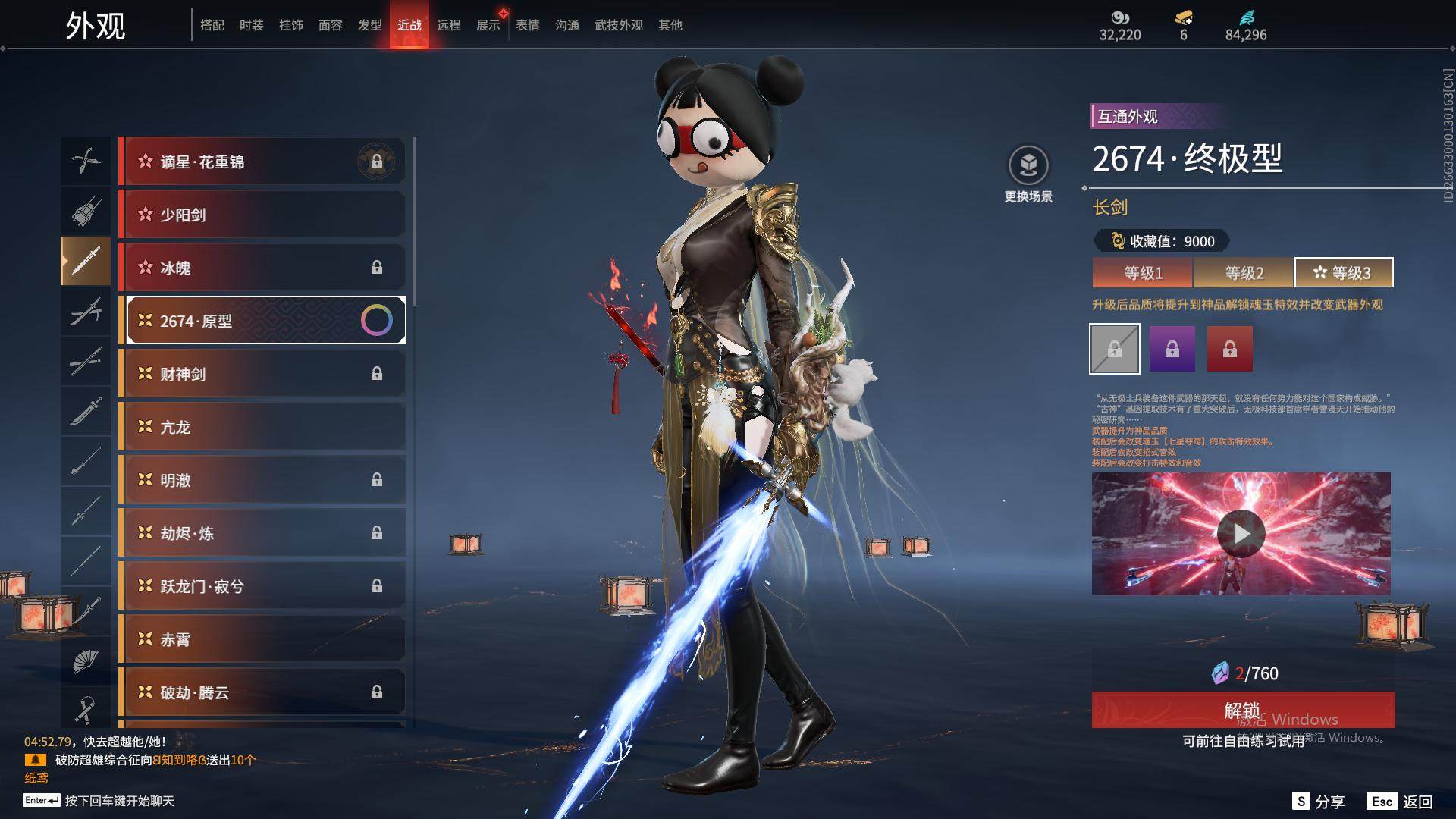Select the folding fan weapon category

pos(85,661)
